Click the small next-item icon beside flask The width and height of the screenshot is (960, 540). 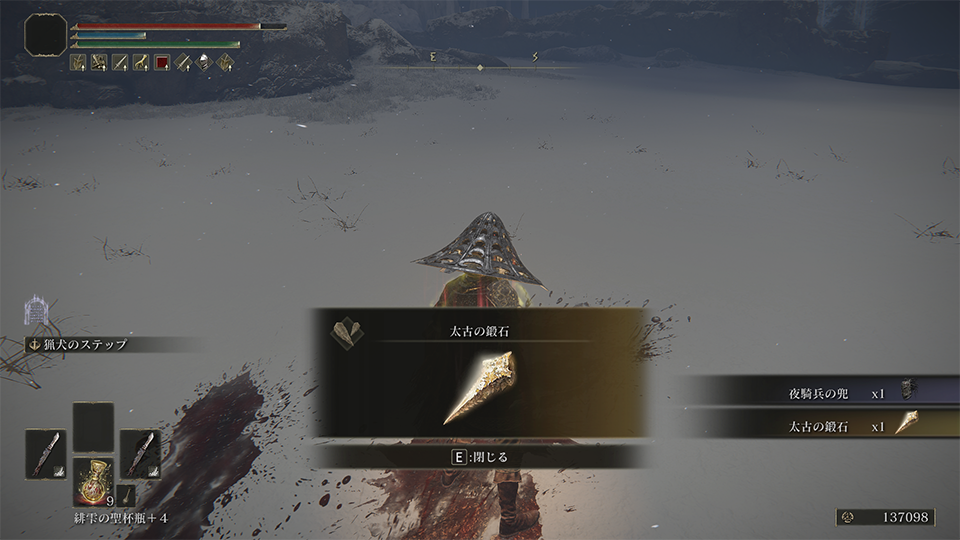click(127, 493)
